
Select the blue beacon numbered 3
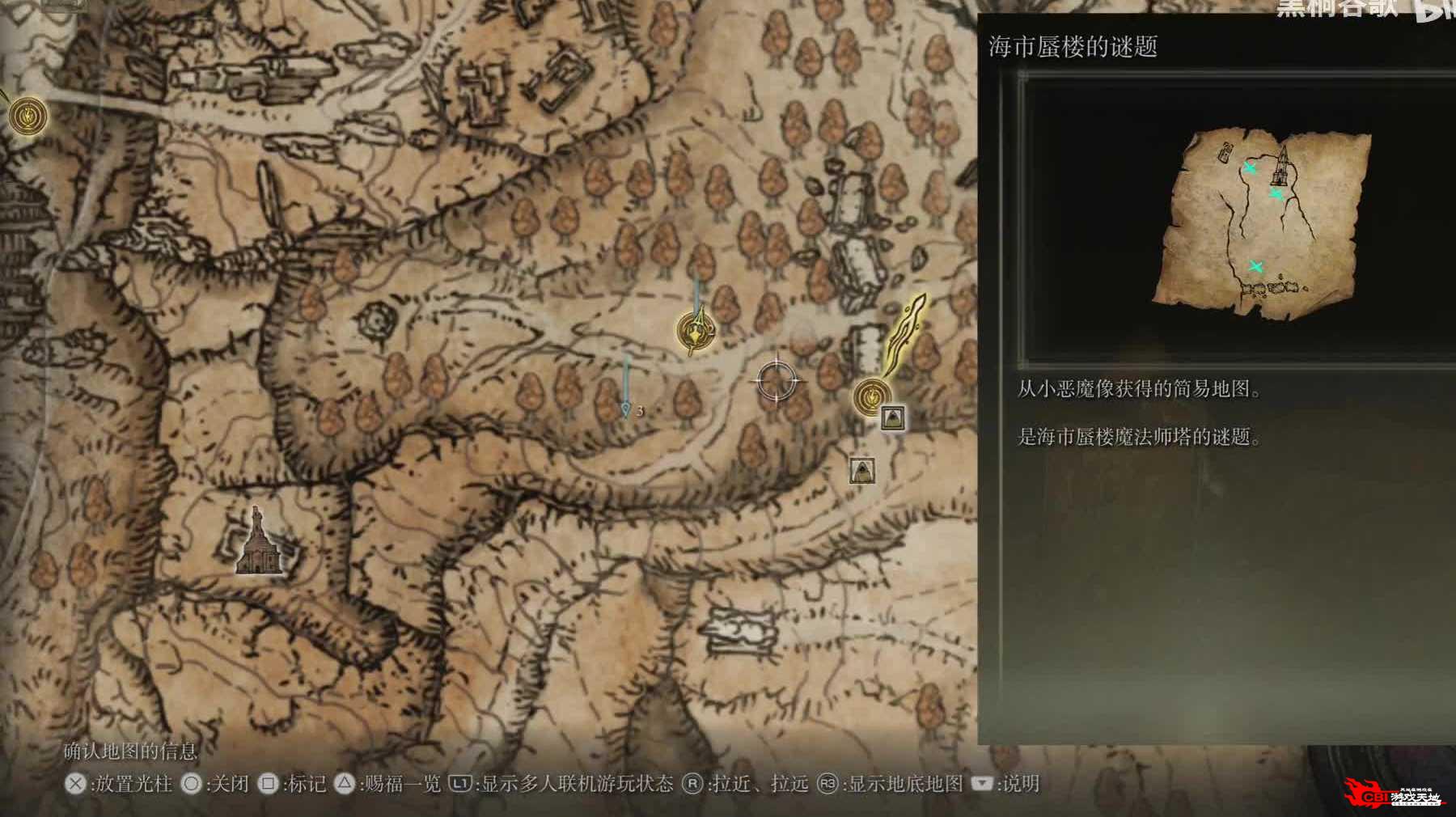(626, 408)
